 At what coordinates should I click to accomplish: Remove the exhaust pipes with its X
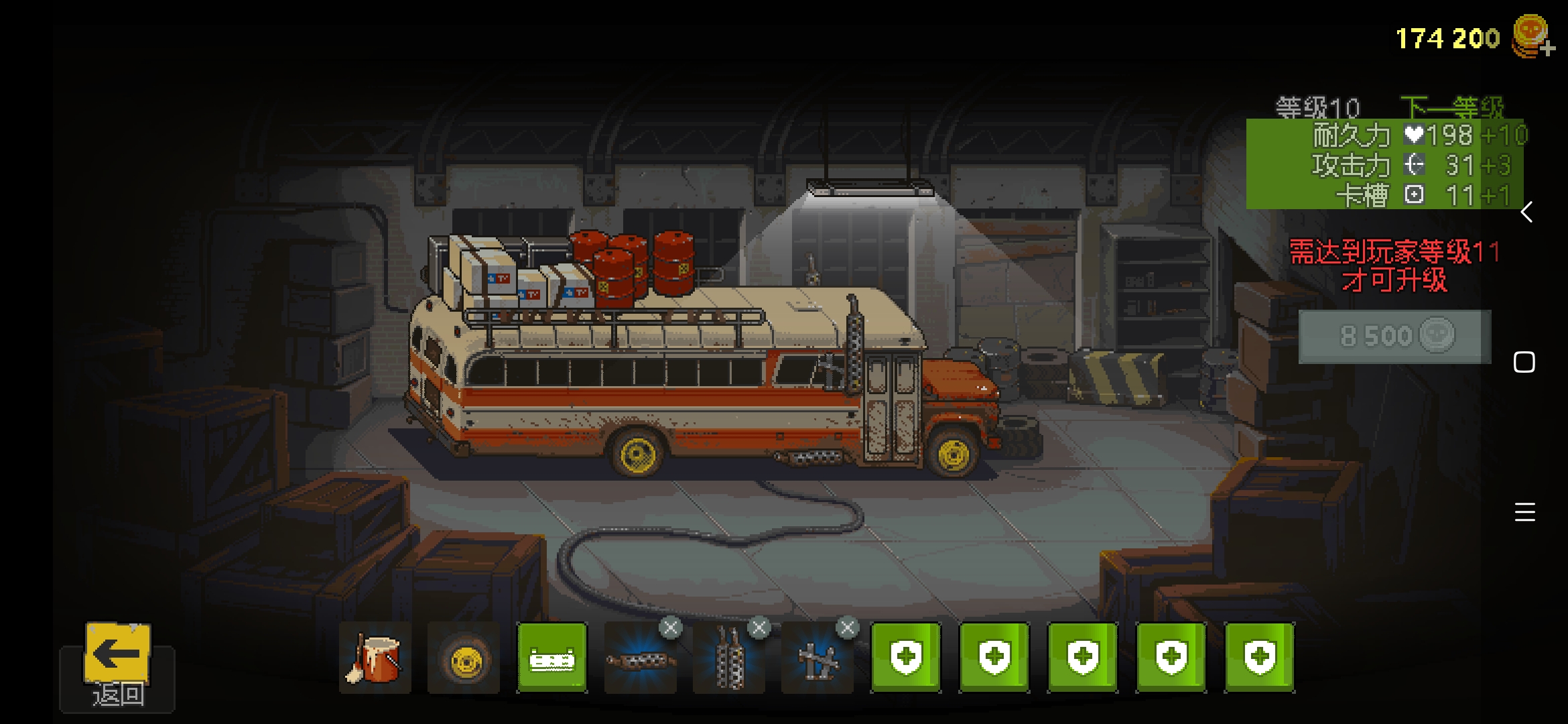[759, 627]
